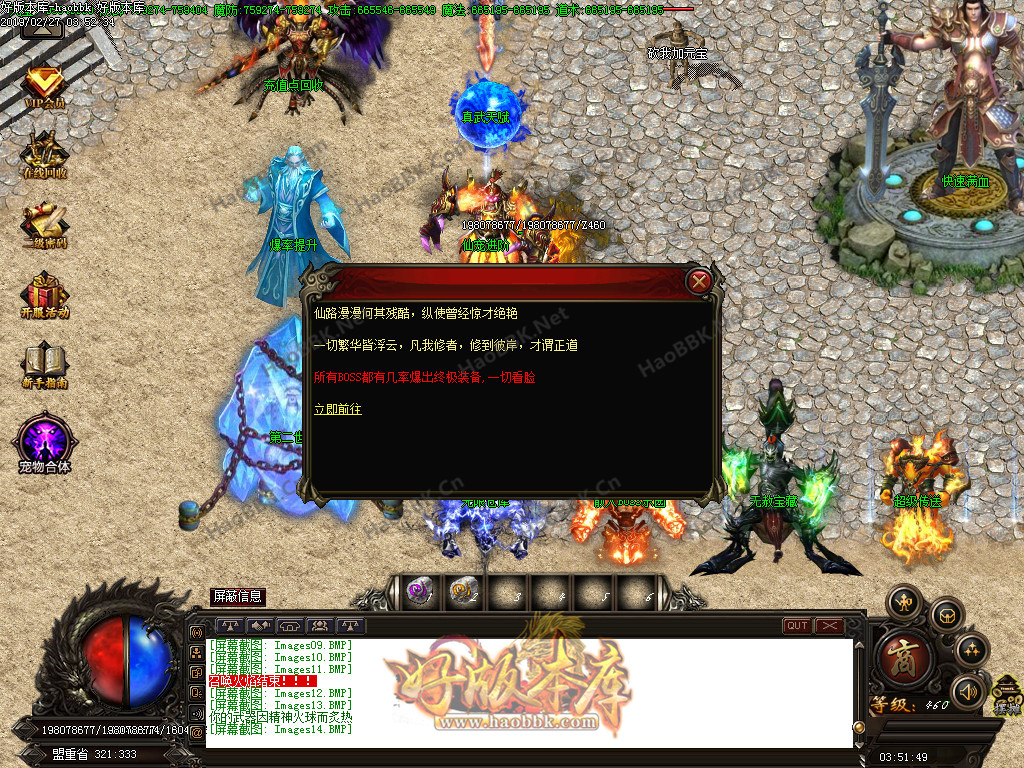Screen dimensions: 1024x768
Task: Open the 新手指南 beginner guide book
Action: click(x=45, y=365)
